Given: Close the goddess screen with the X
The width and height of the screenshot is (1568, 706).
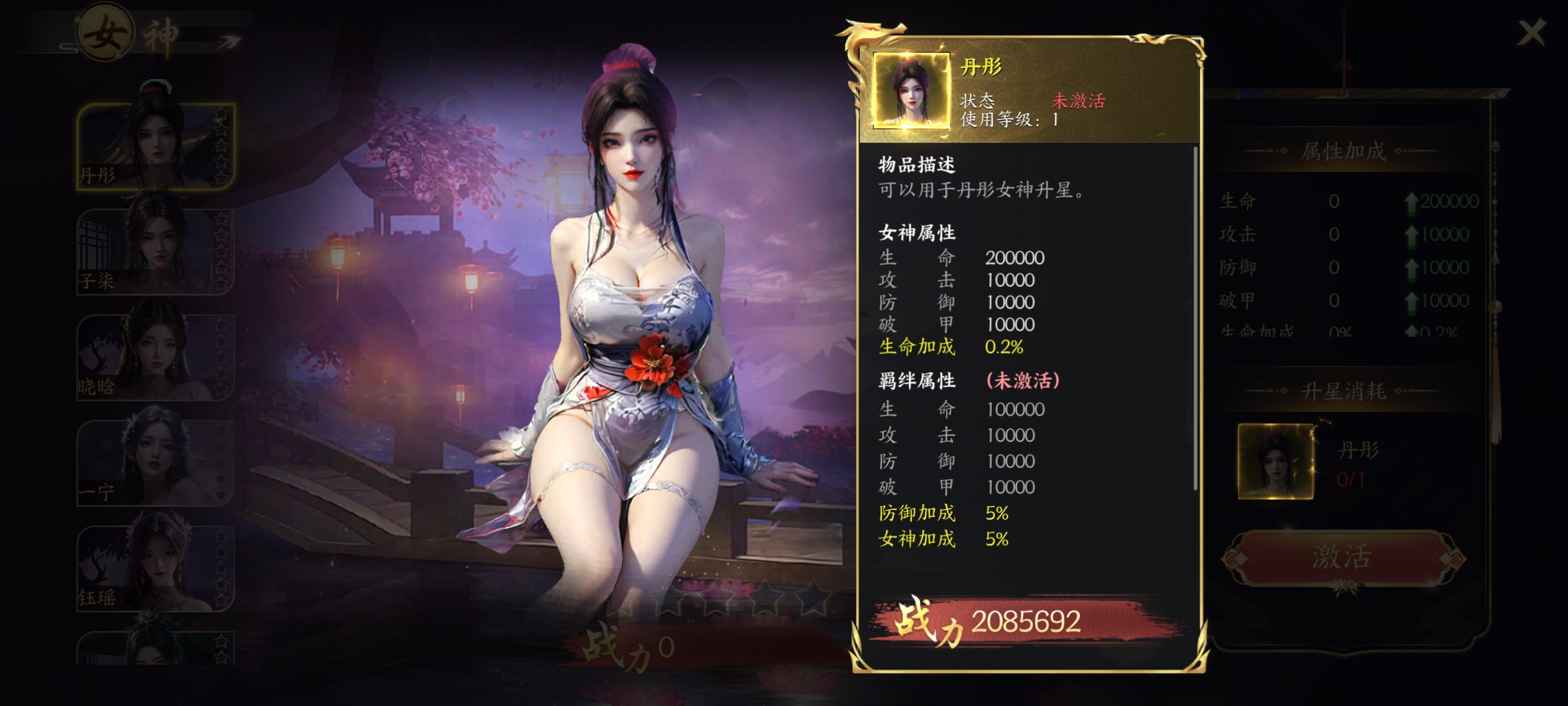Looking at the screenshot, I should tap(1531, 33).
